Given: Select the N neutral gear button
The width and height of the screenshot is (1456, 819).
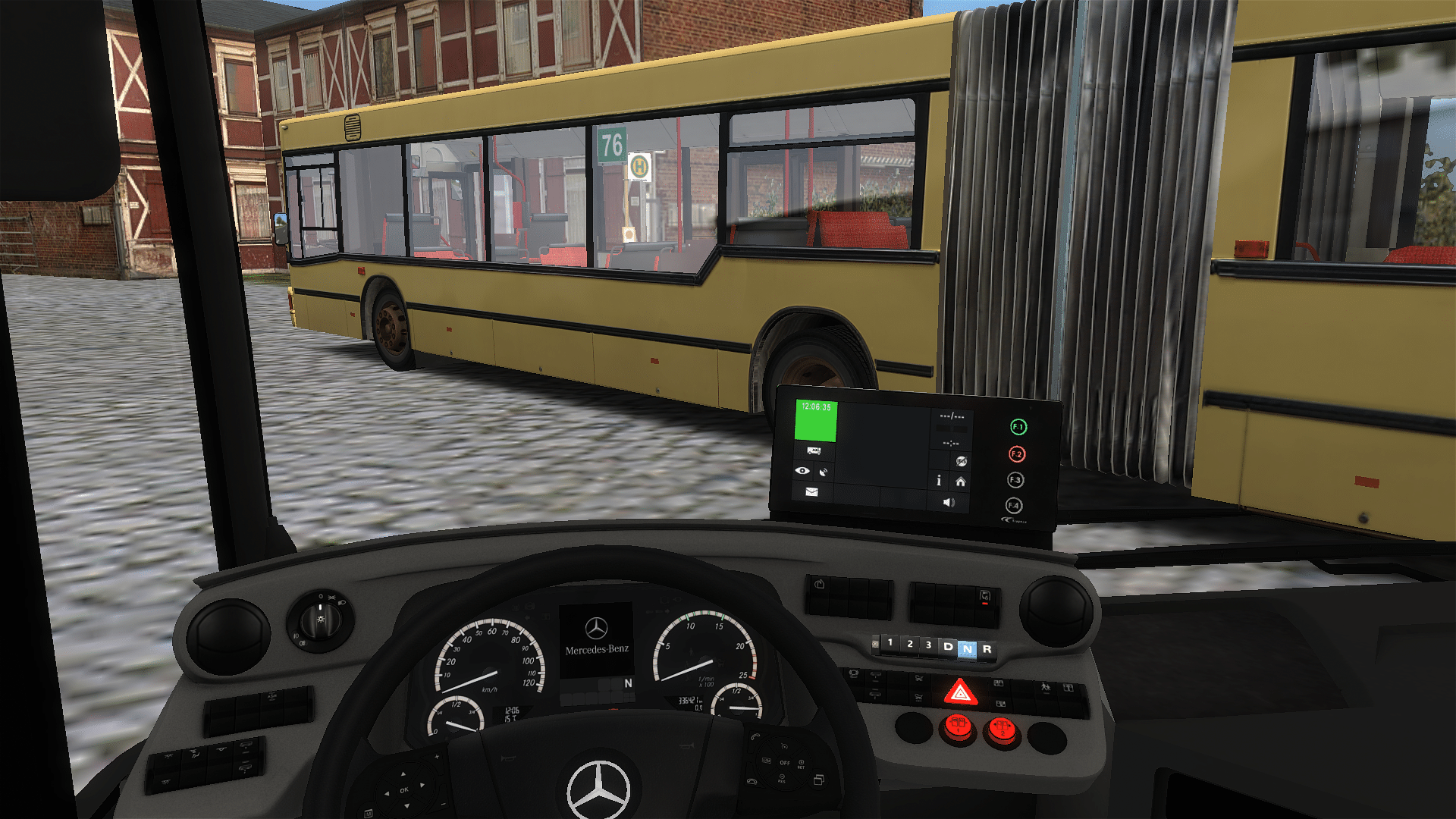Looking at the screenshot, I should pyautogui.click(x=967, y=648).
